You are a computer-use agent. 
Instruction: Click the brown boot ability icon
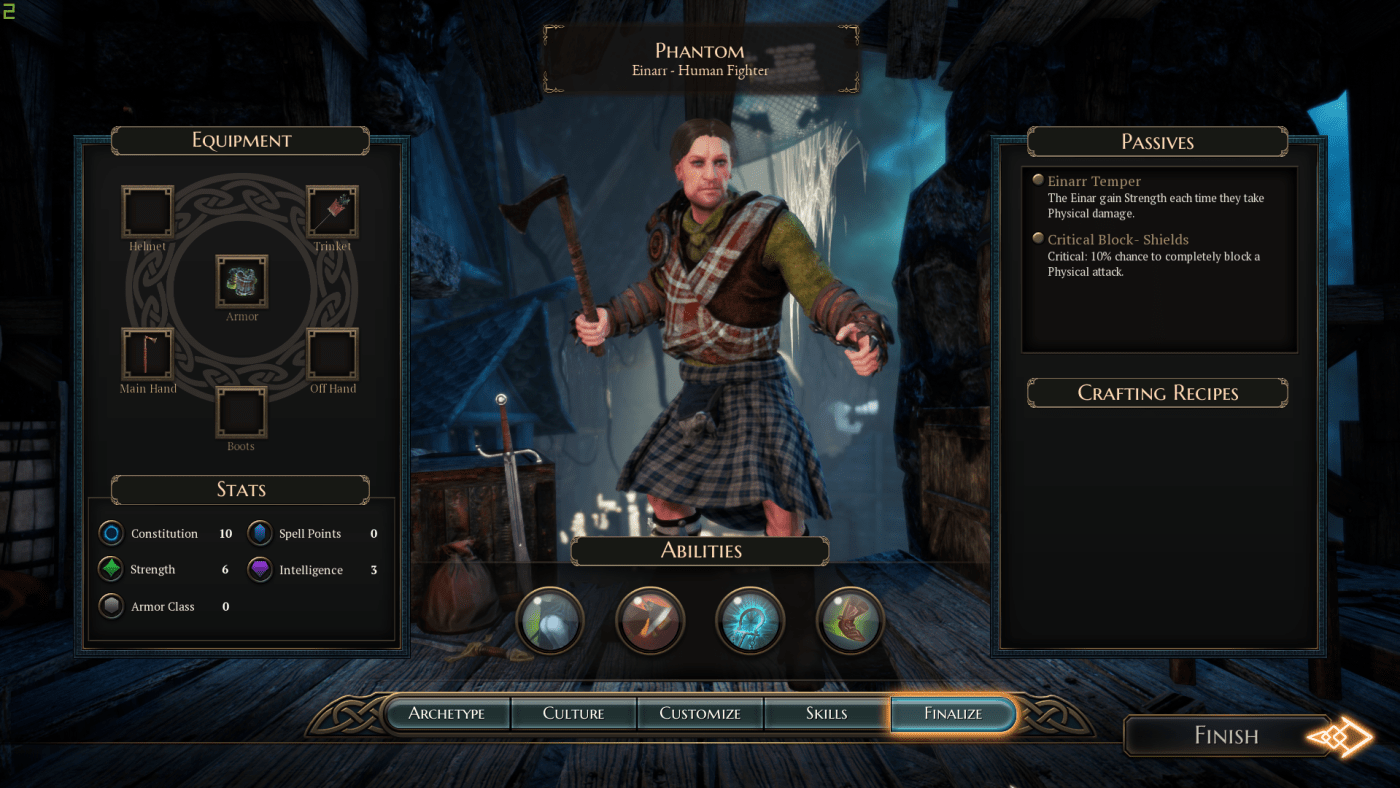[850, 620]
